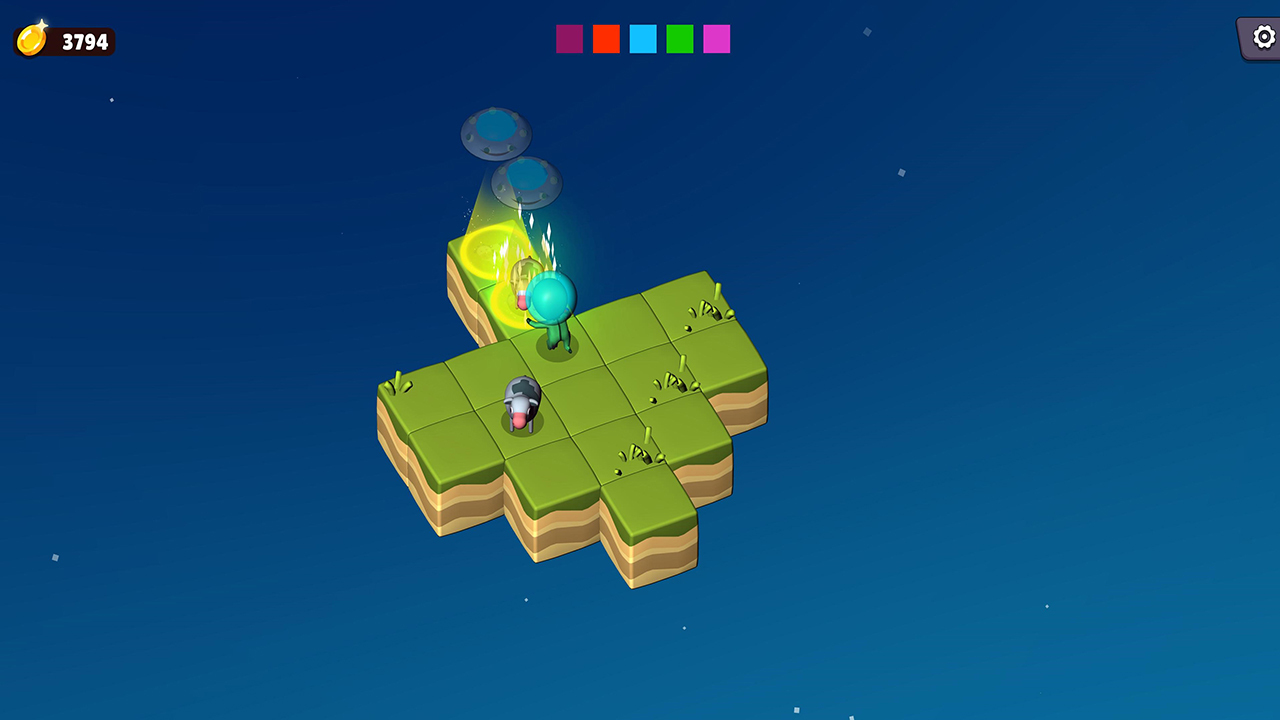Click the lower UFO under its beam
Viewport: 1280px width, 720px height.
click(x=525, y=180)
